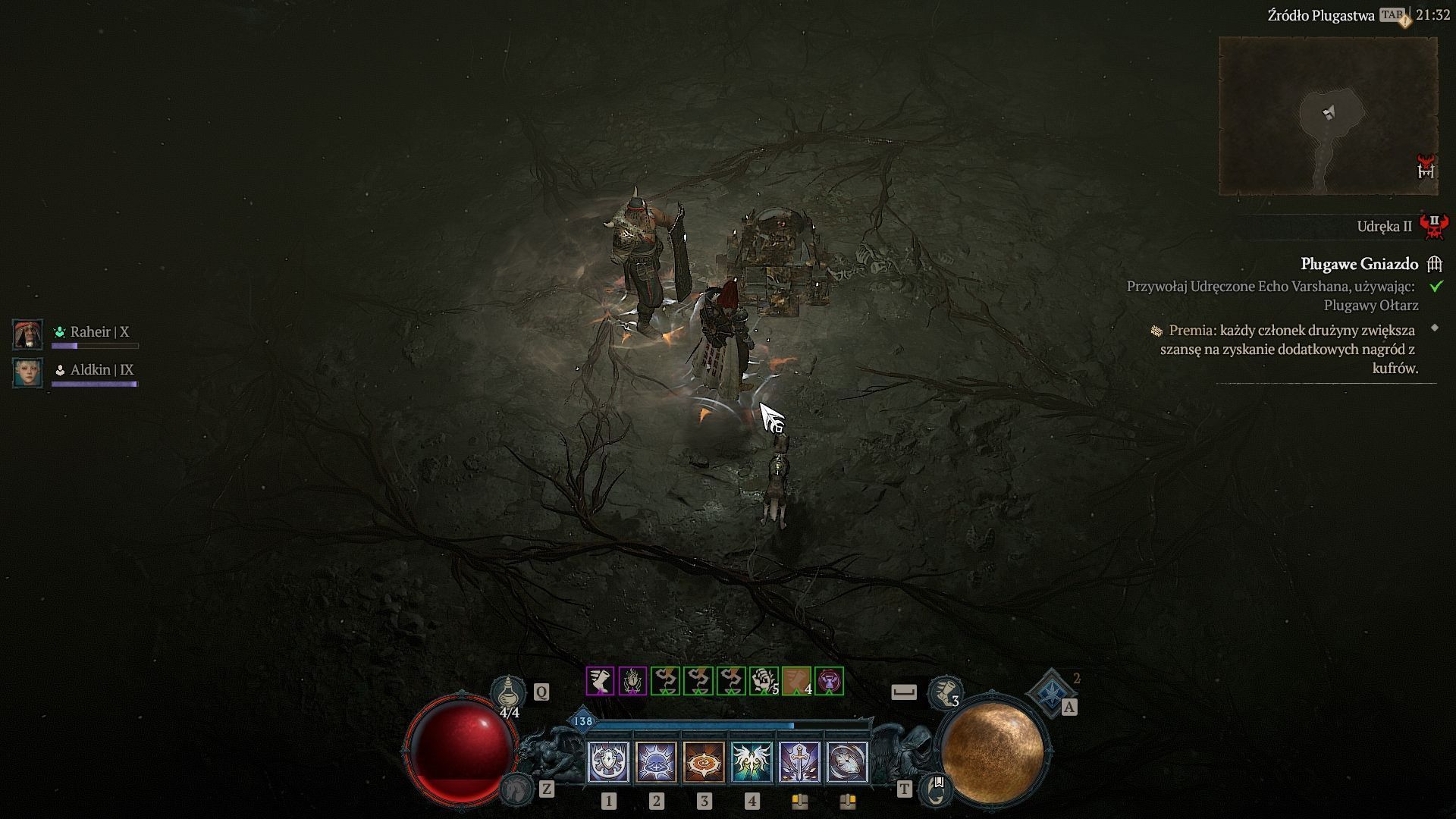
Task: Use the winged boot evade icon
Action: 945,692
